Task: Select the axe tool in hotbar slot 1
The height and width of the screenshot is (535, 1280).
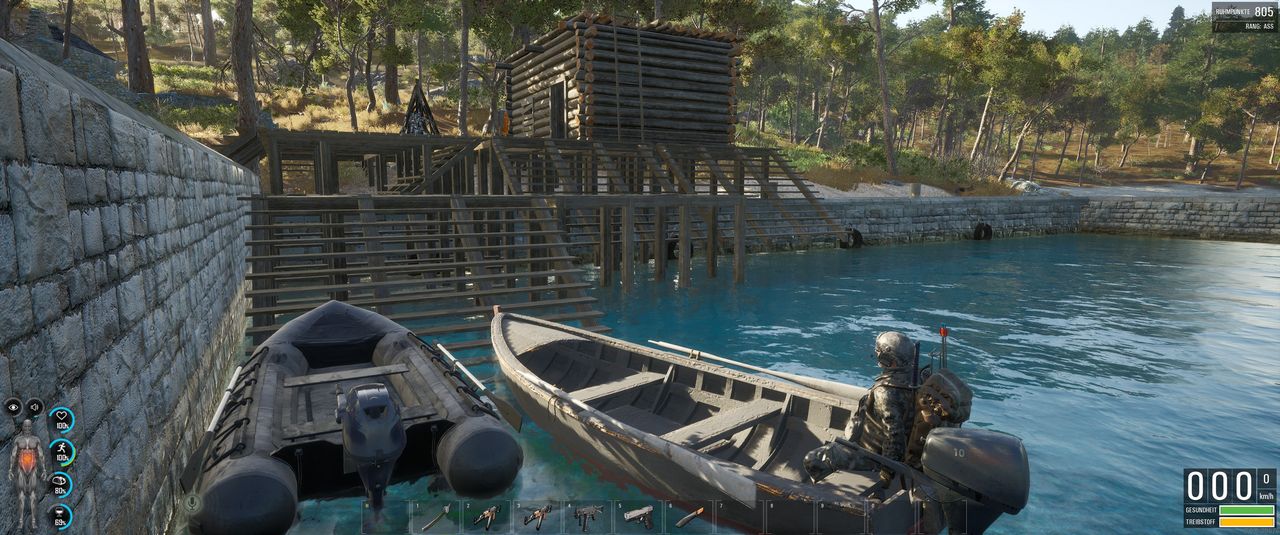Action: pyautogui.click(x=437, y=517)
